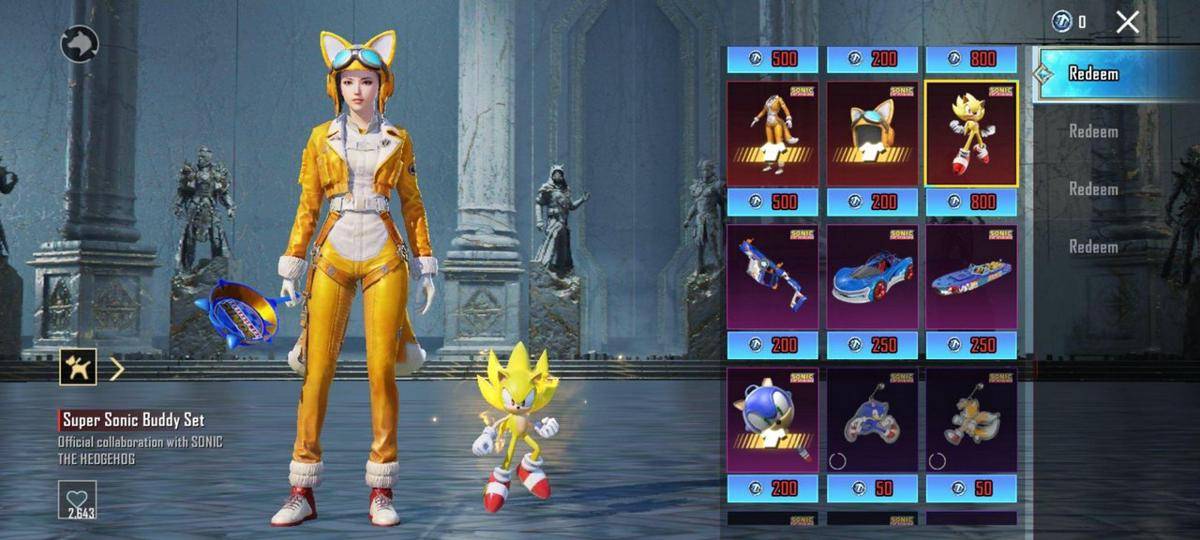The image size is (1200, 540).
Task: Open the buddy preview icon
Action: (x=77, y=368)
